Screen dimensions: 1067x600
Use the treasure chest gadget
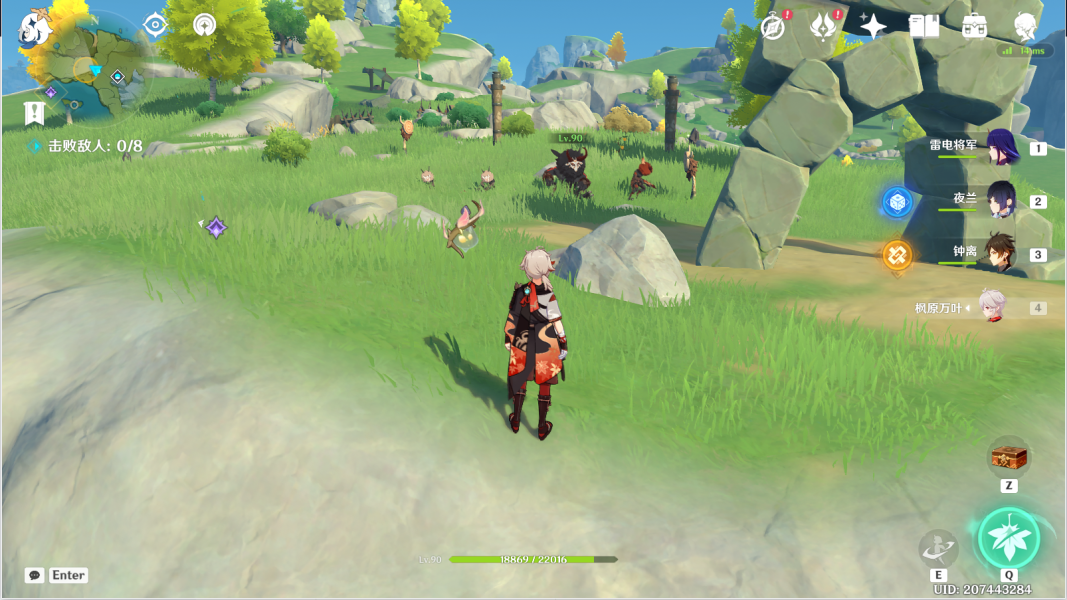(x=1009, y=457)
